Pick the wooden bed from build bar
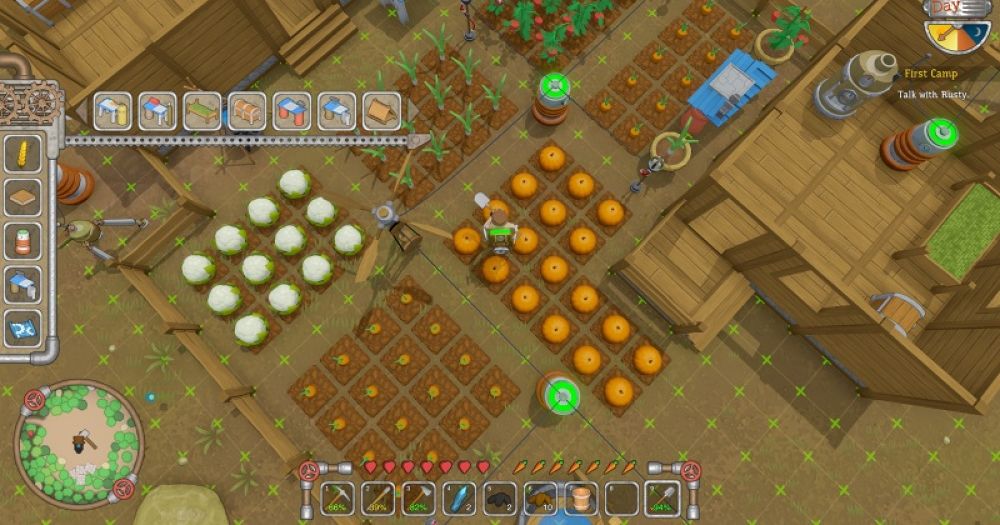This screenshot has width=1000, height=525. (202, 111)
